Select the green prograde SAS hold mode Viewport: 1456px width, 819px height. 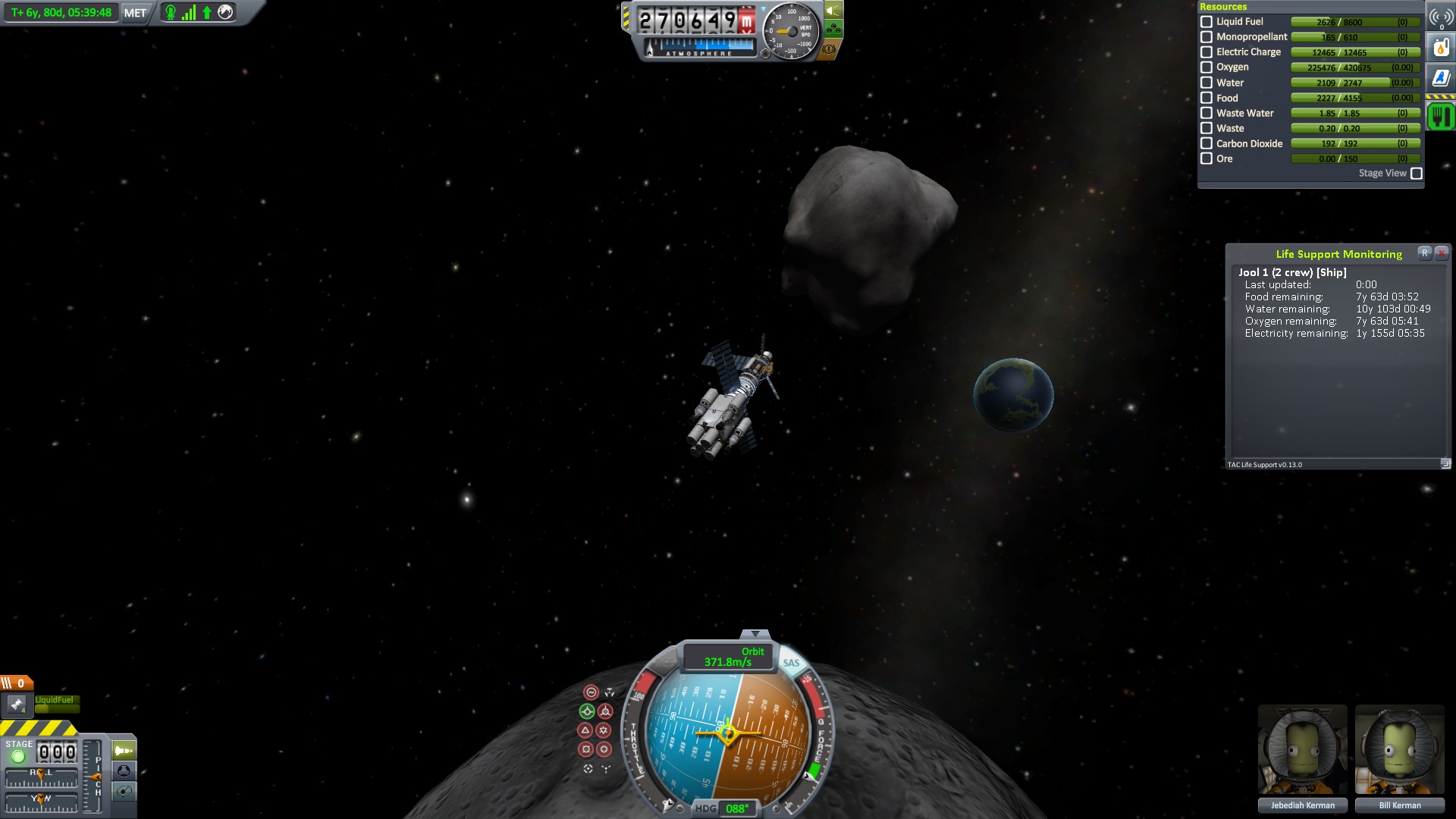pos(586,711)
